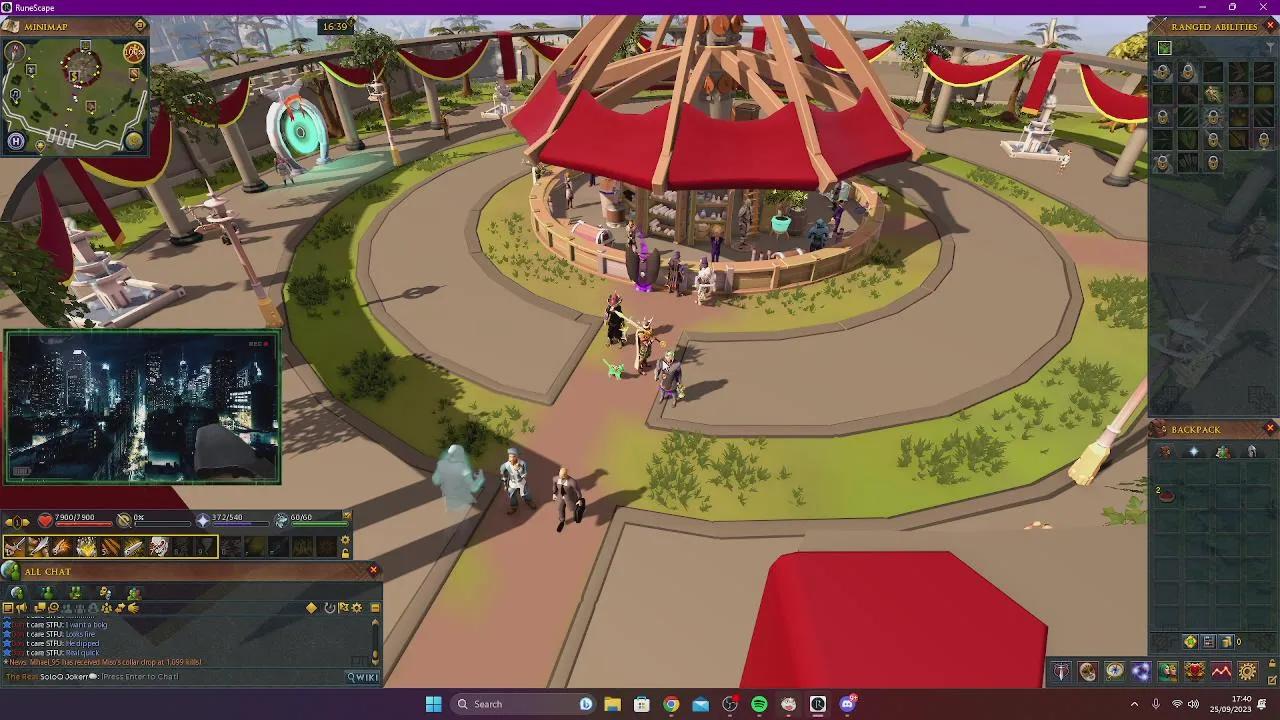Image resolution: width=1280 pixels, height=720 pixels.
Task: Activate Home Teleport on the minimap
Action: coord(15,139)
